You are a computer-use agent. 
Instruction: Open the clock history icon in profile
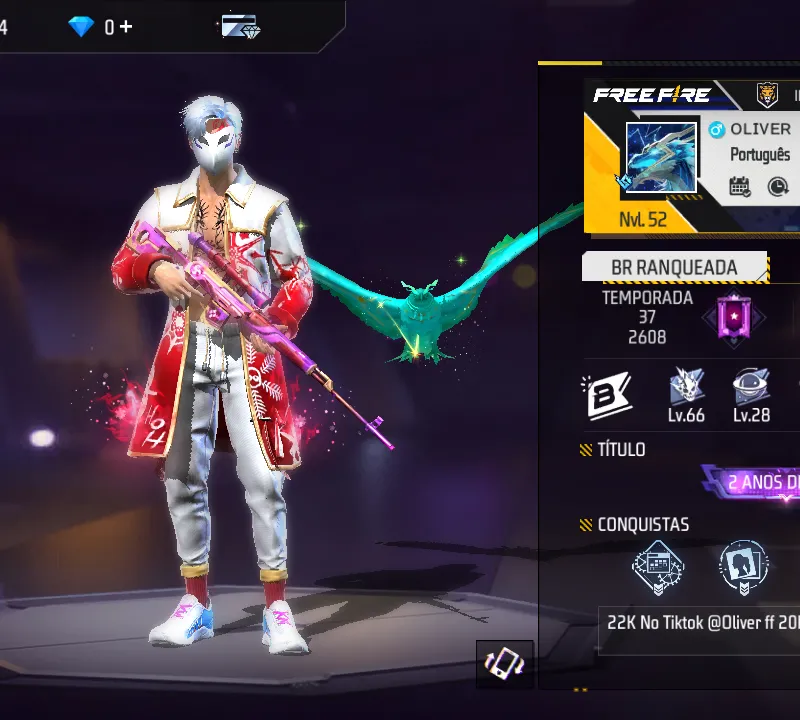pos(777,186)
